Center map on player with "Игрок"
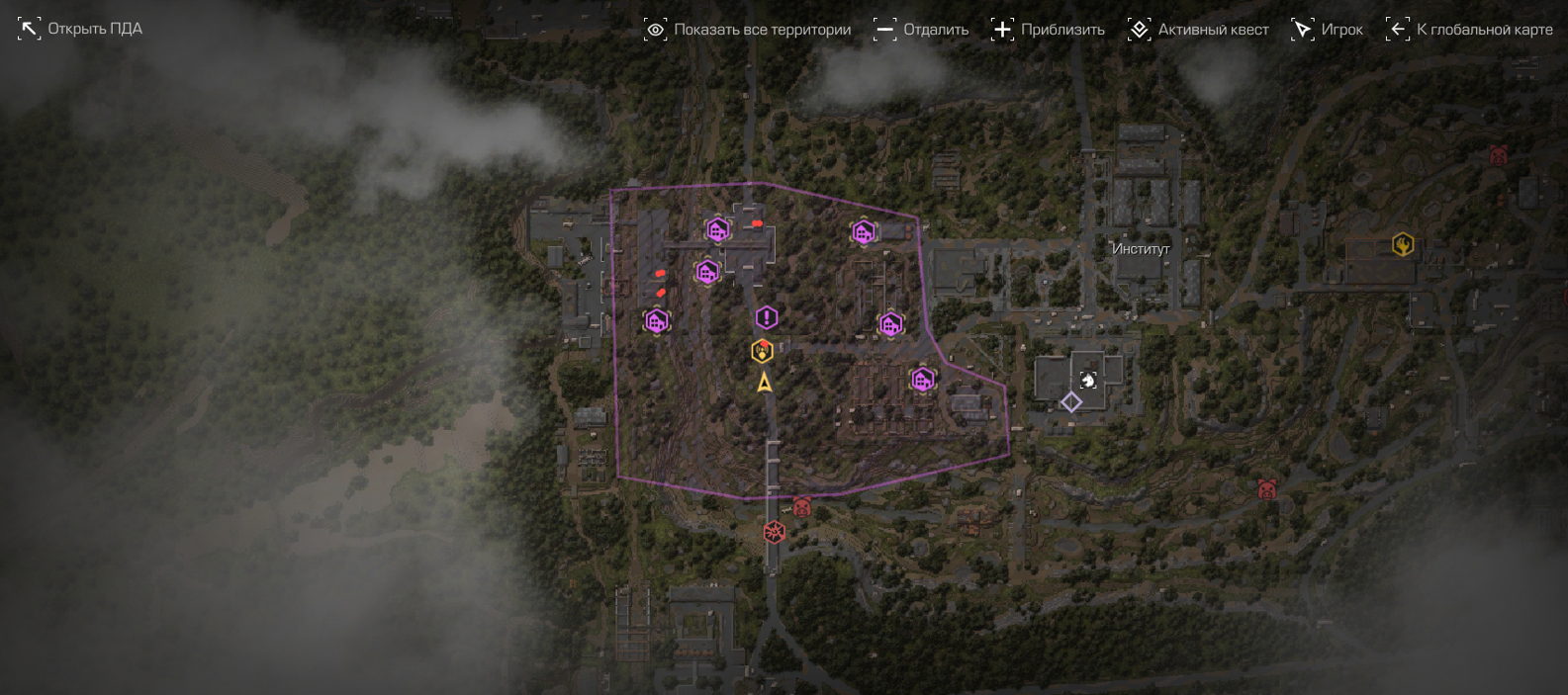The image size is (1568, 695). pyautogui.click(x=1327, y=30)
